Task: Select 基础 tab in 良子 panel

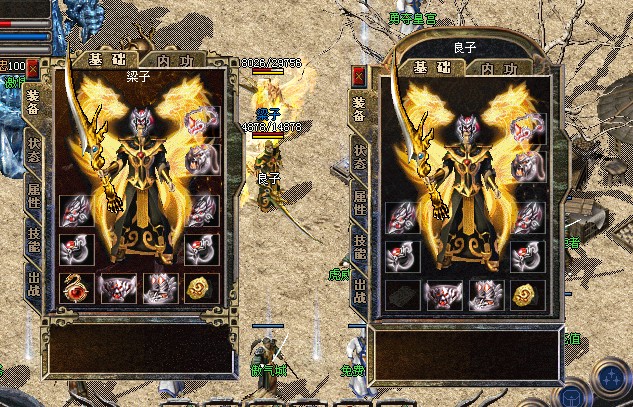Action: click(431, 69)
